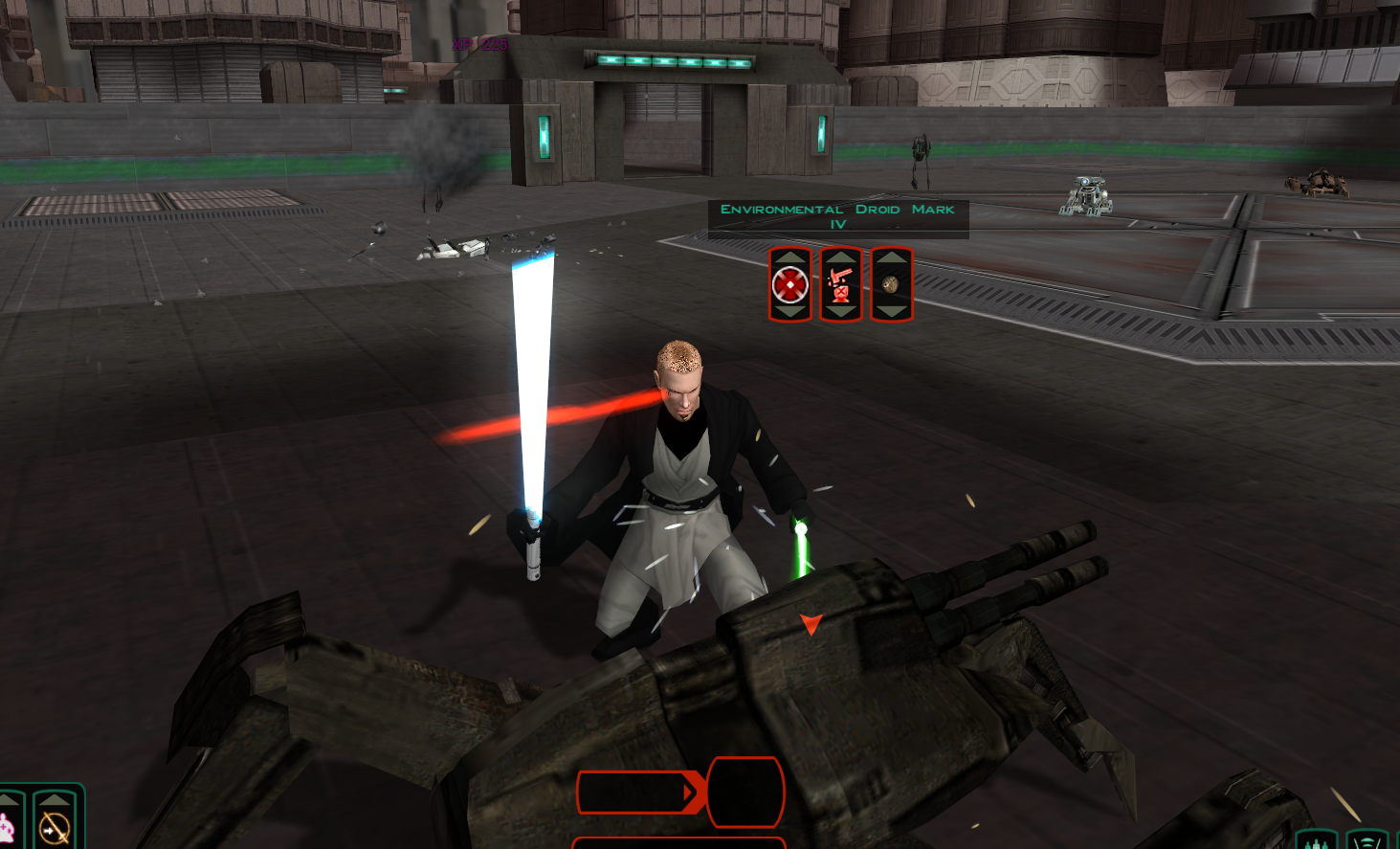The height and width of the screenshot is (849, 1400).
Task: Cycle grenade slot with its up arrow
Action: 891,257
